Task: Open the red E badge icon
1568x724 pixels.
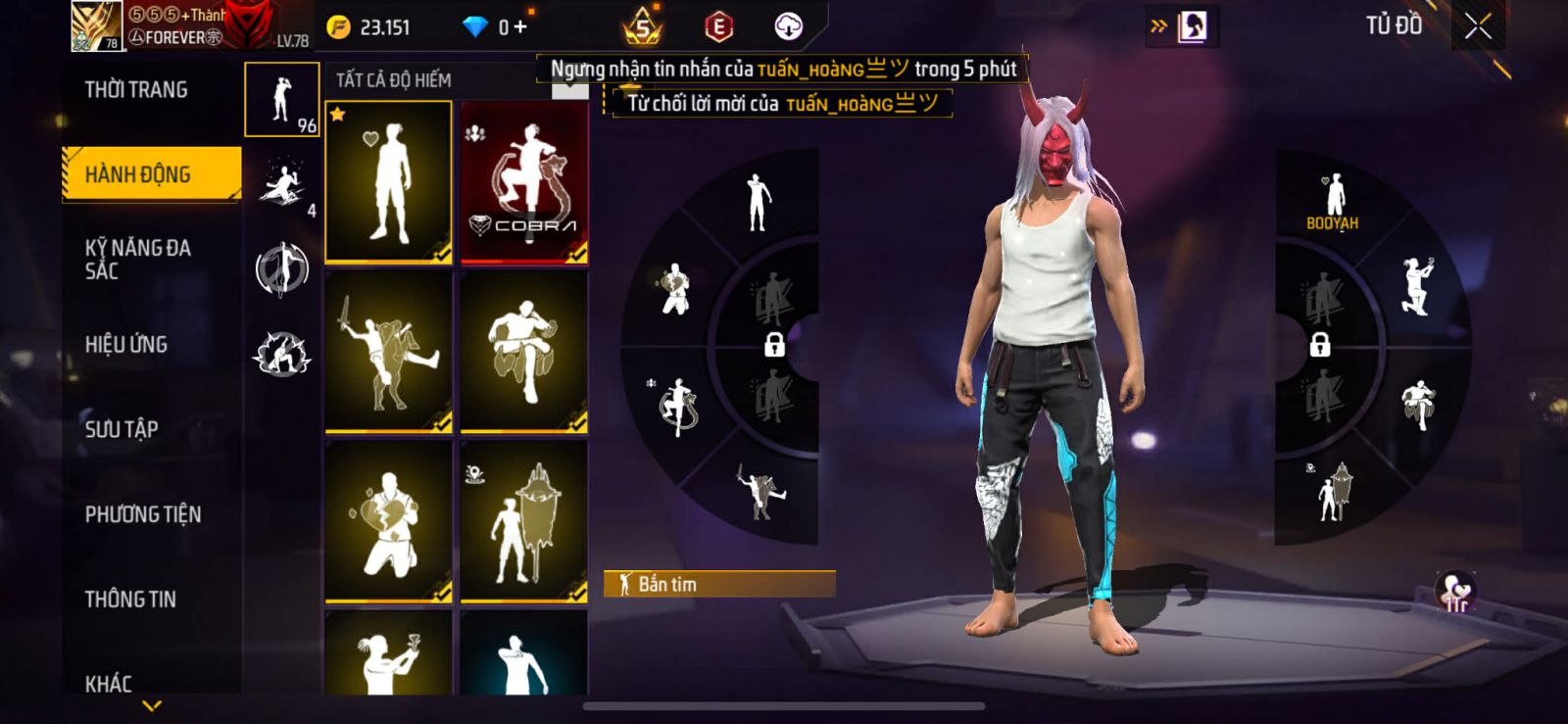Action: pyautogui.click(x=718, y=27)
